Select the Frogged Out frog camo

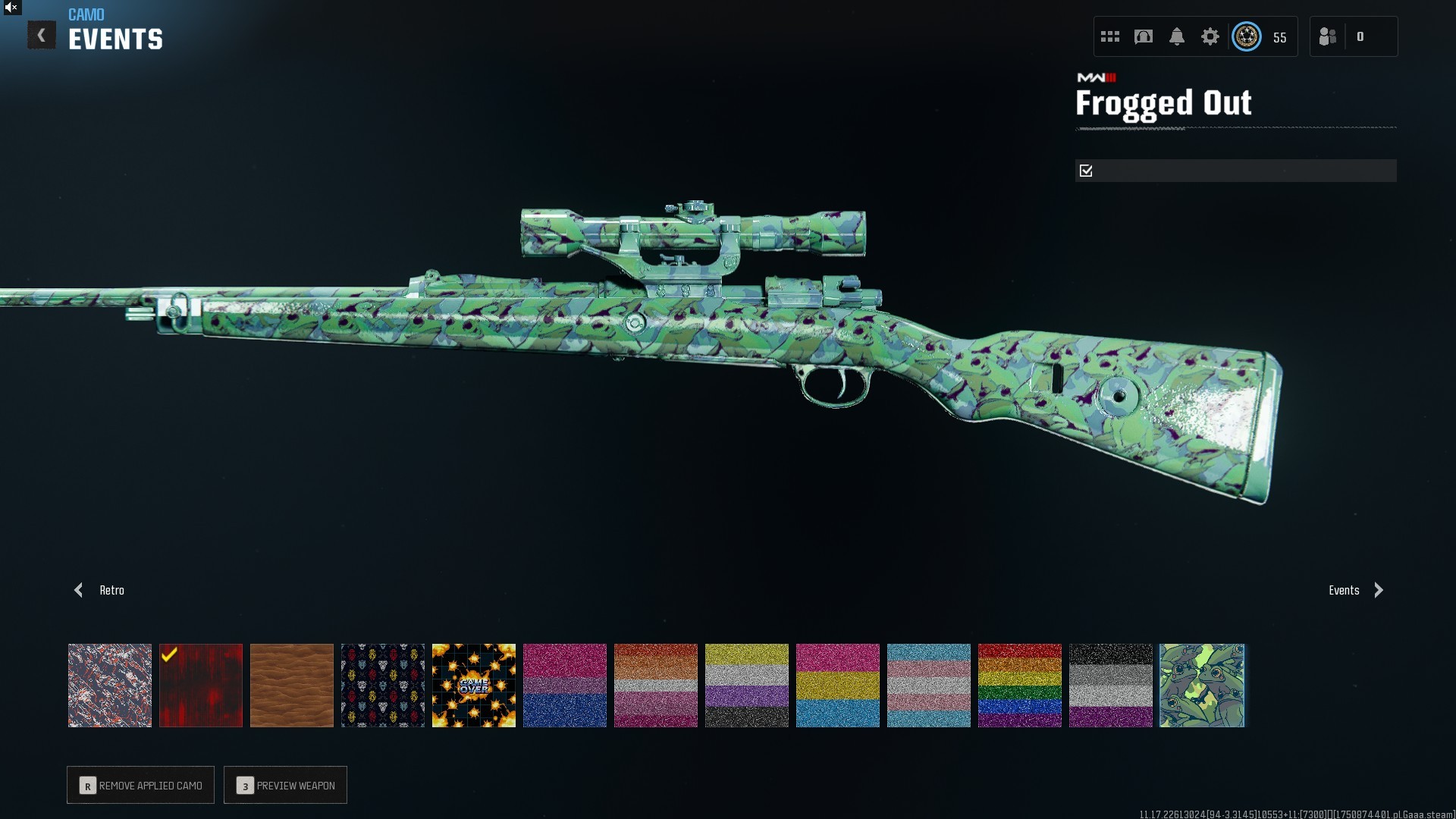coord(1202,686)
